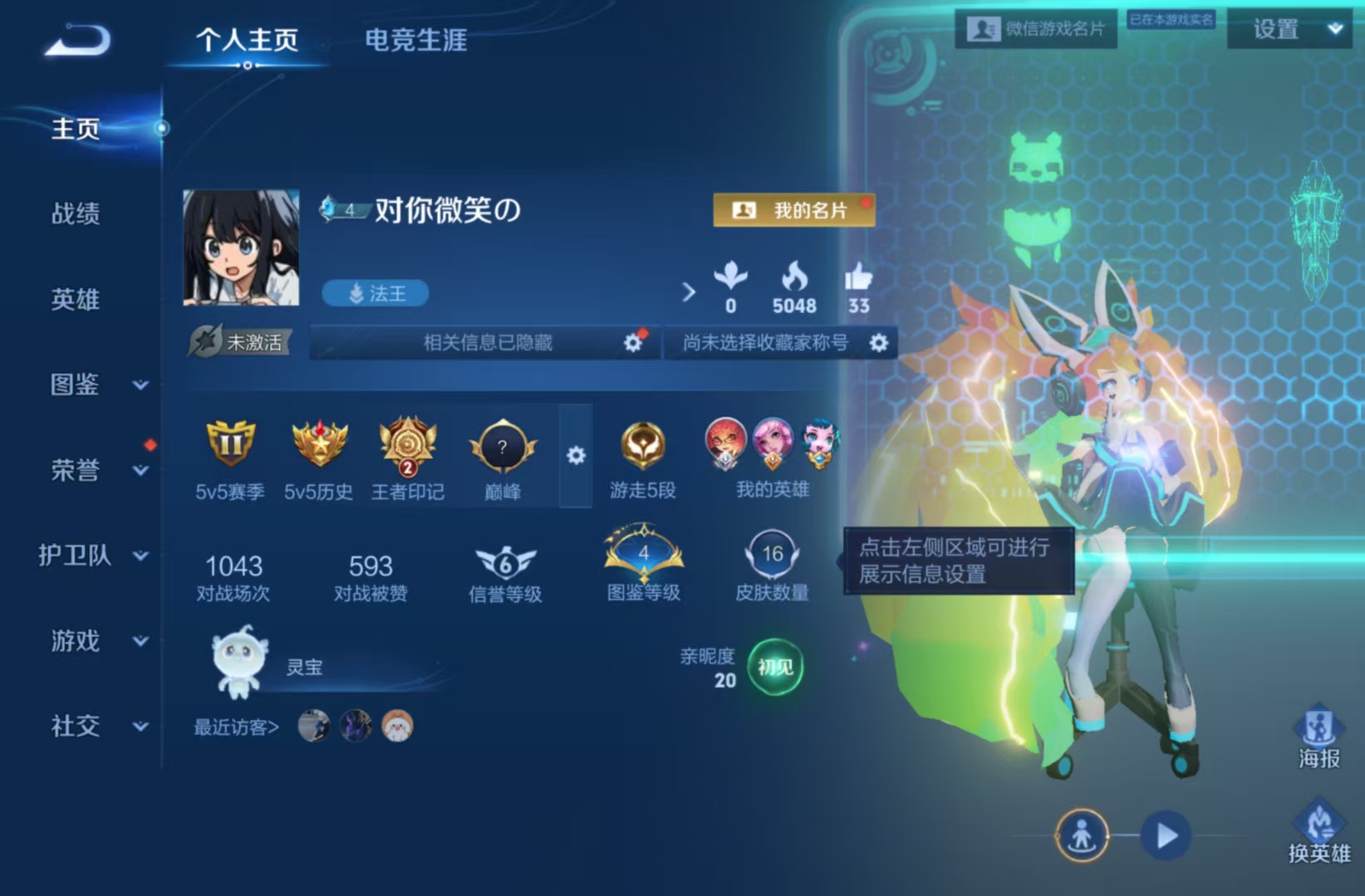
Task: Click the character pose icon near play button
Action: 1082,836
